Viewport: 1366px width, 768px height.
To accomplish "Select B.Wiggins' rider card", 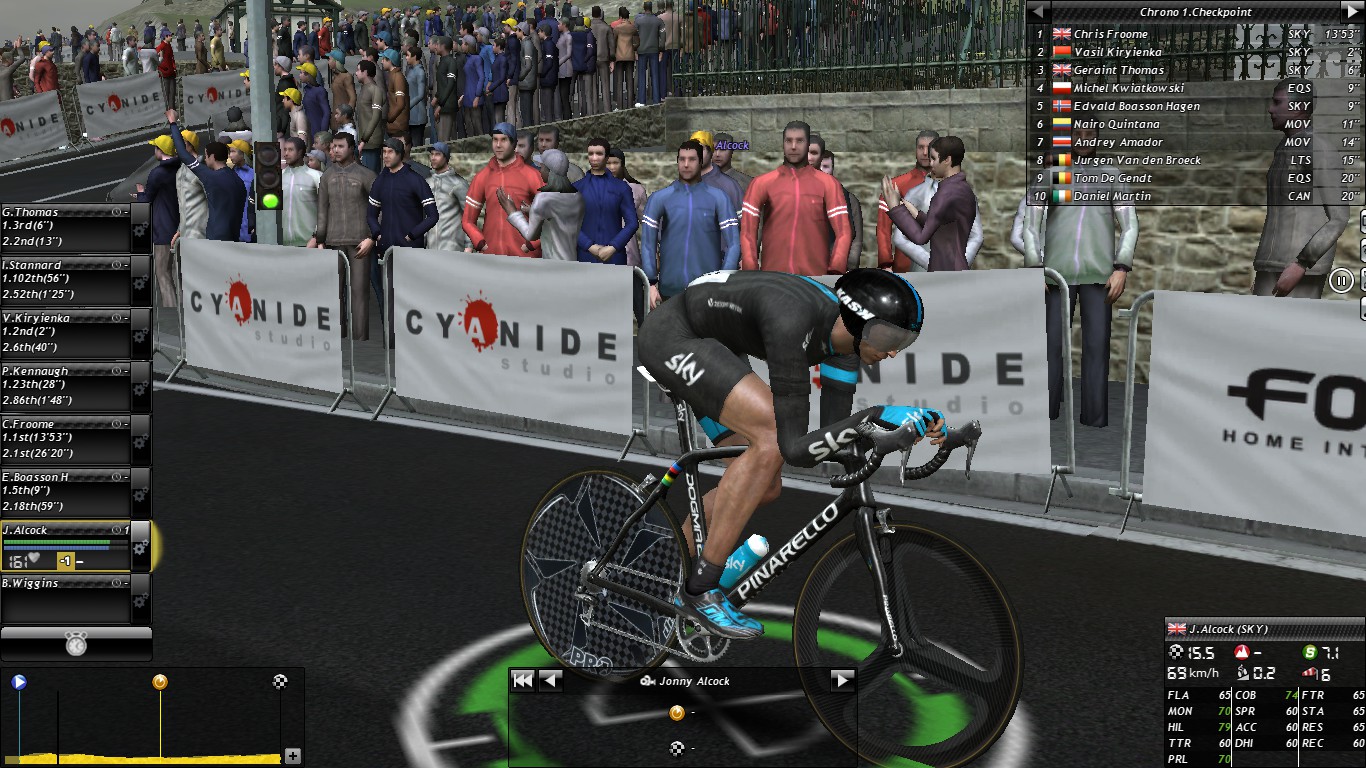I will pos(65,598).
